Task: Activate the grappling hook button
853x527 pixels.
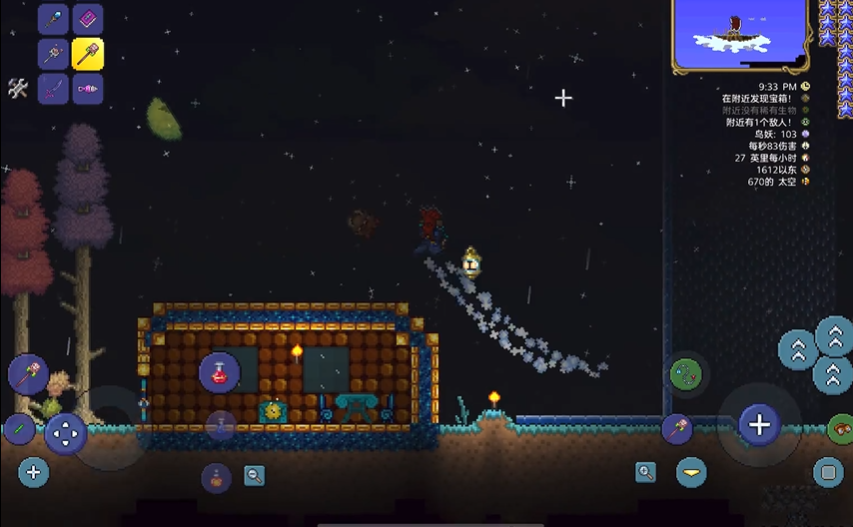Action: click(x=685, y=374)
